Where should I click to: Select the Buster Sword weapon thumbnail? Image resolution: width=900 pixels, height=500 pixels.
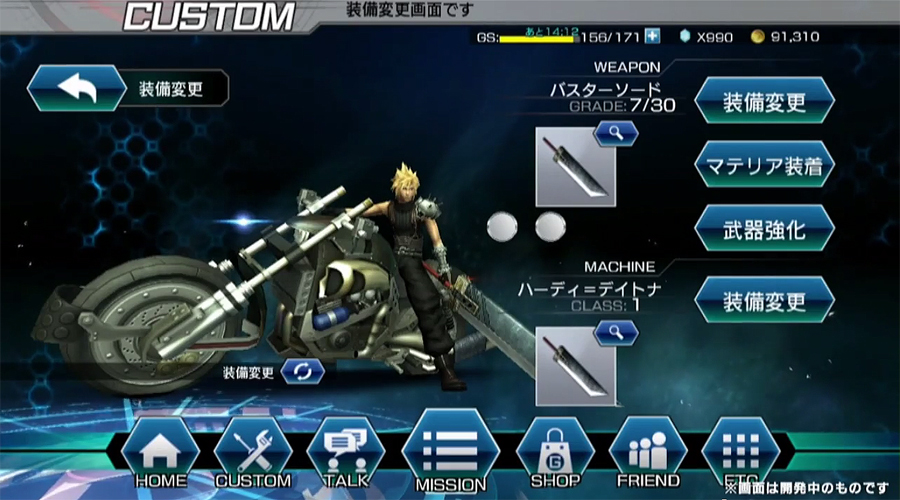(575, 166)
